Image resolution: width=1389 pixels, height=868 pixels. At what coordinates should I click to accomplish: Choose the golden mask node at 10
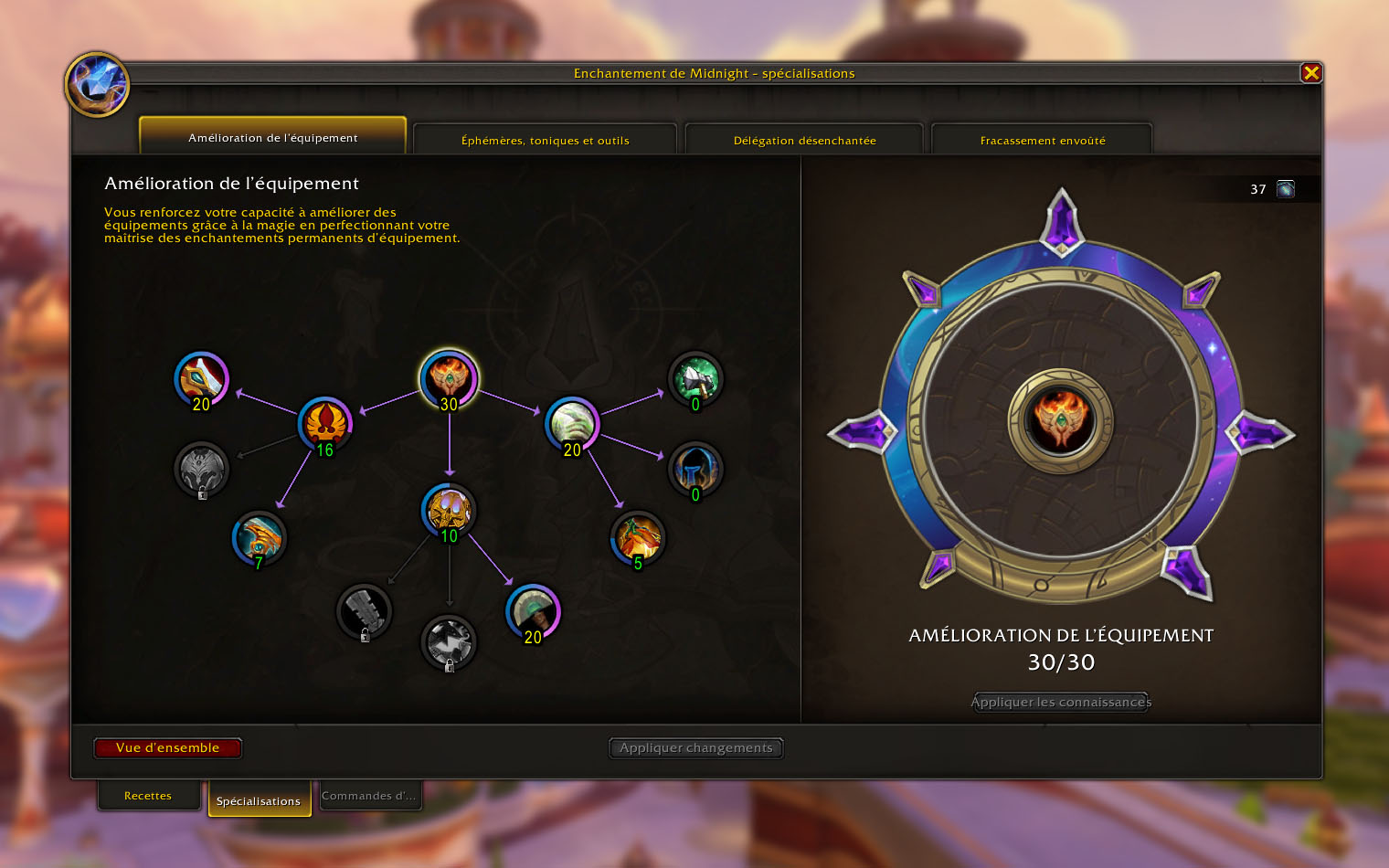(449, 510)
